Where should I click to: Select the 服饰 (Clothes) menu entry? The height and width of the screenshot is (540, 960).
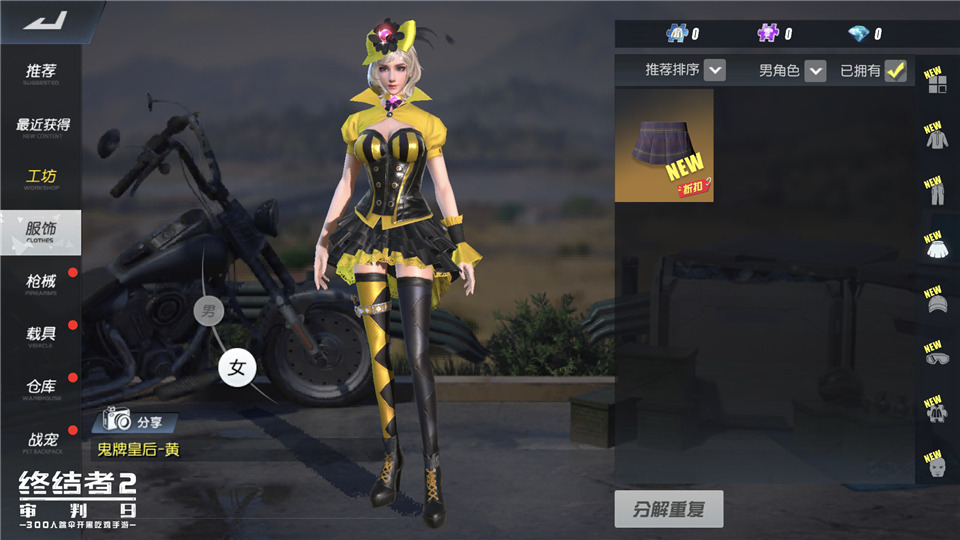(x=41, y=232)
